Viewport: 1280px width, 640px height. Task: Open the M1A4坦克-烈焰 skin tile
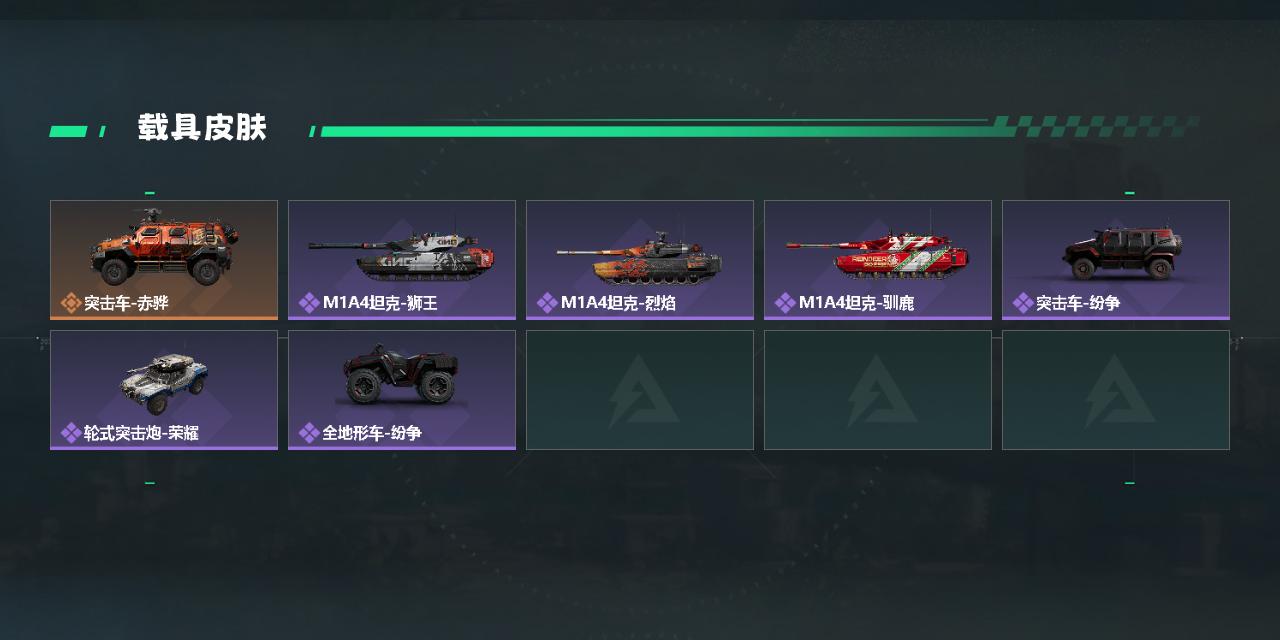click(x=640, y=259)
